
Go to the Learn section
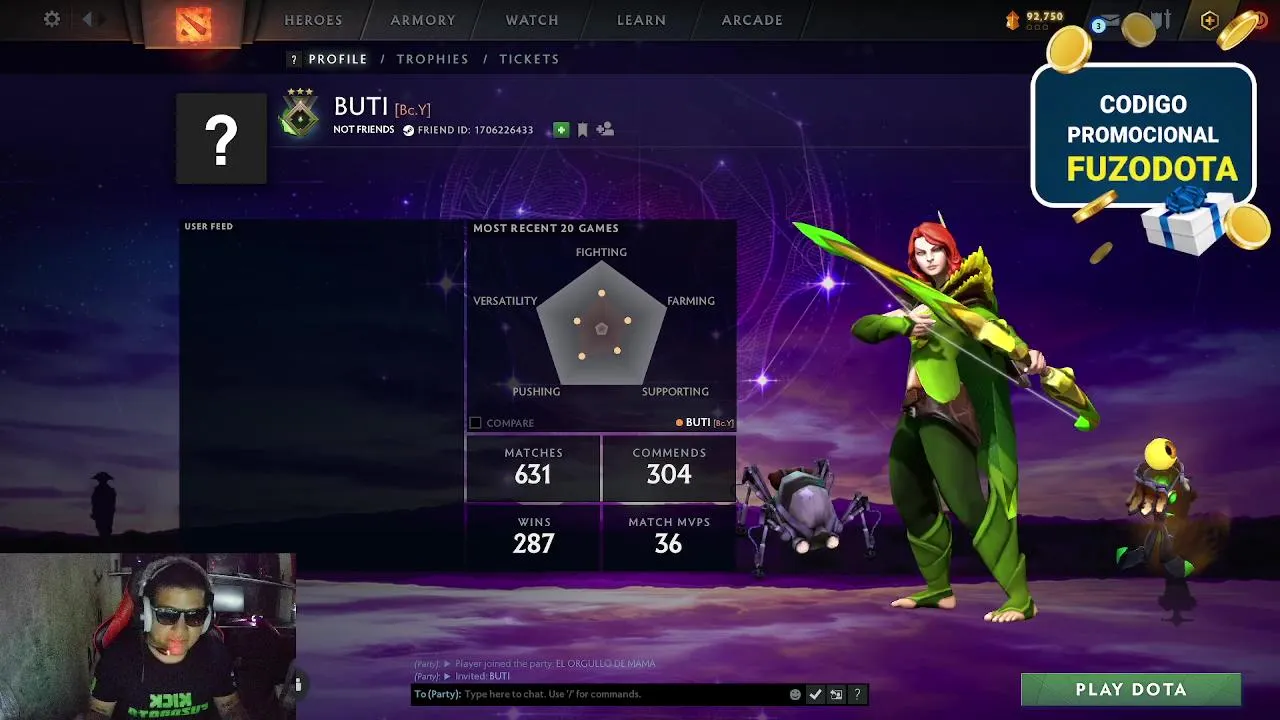tap(641, 20)
